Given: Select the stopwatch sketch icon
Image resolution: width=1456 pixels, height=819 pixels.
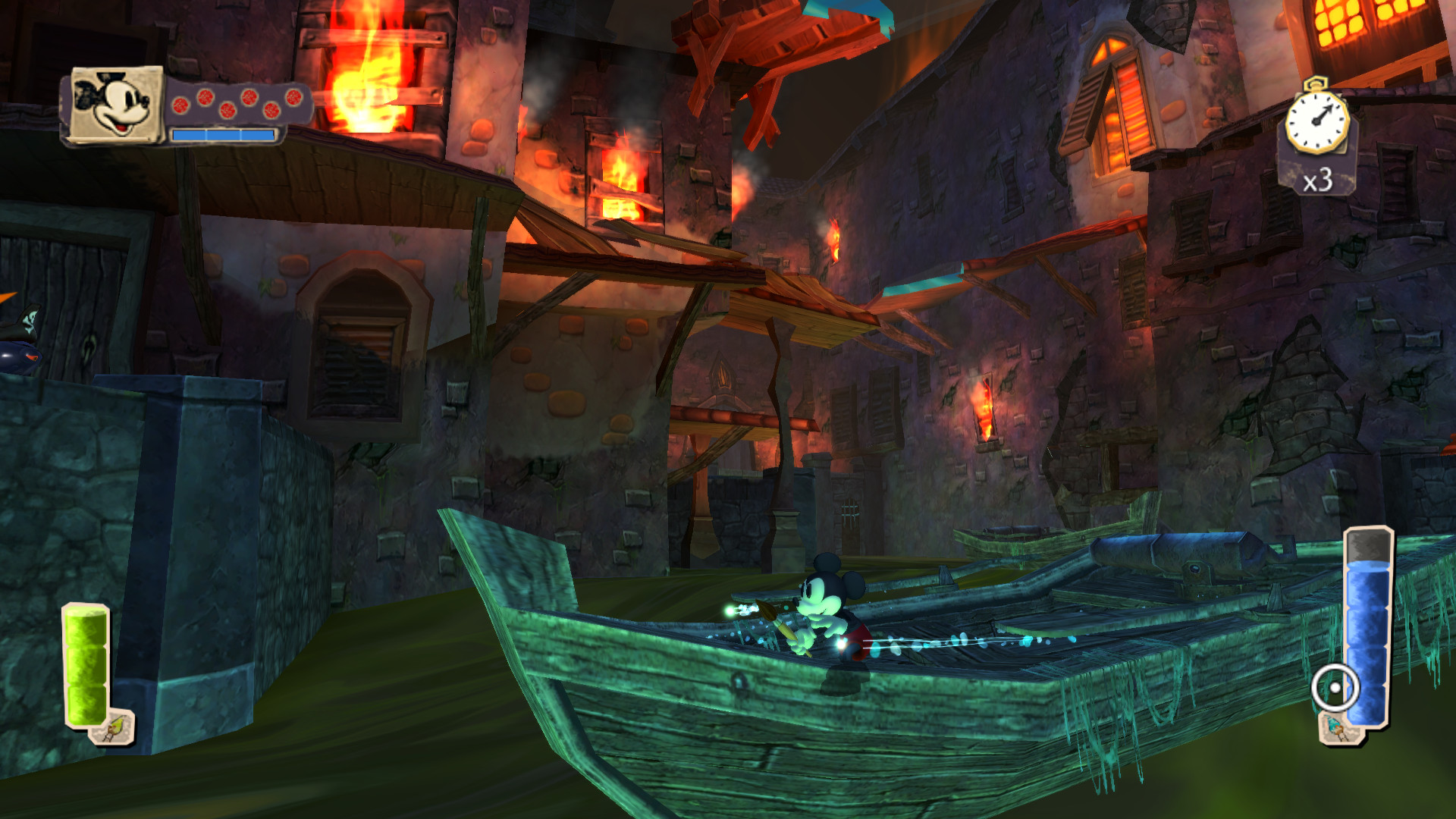Looking at the screenshot, I should pos(1317,120).
